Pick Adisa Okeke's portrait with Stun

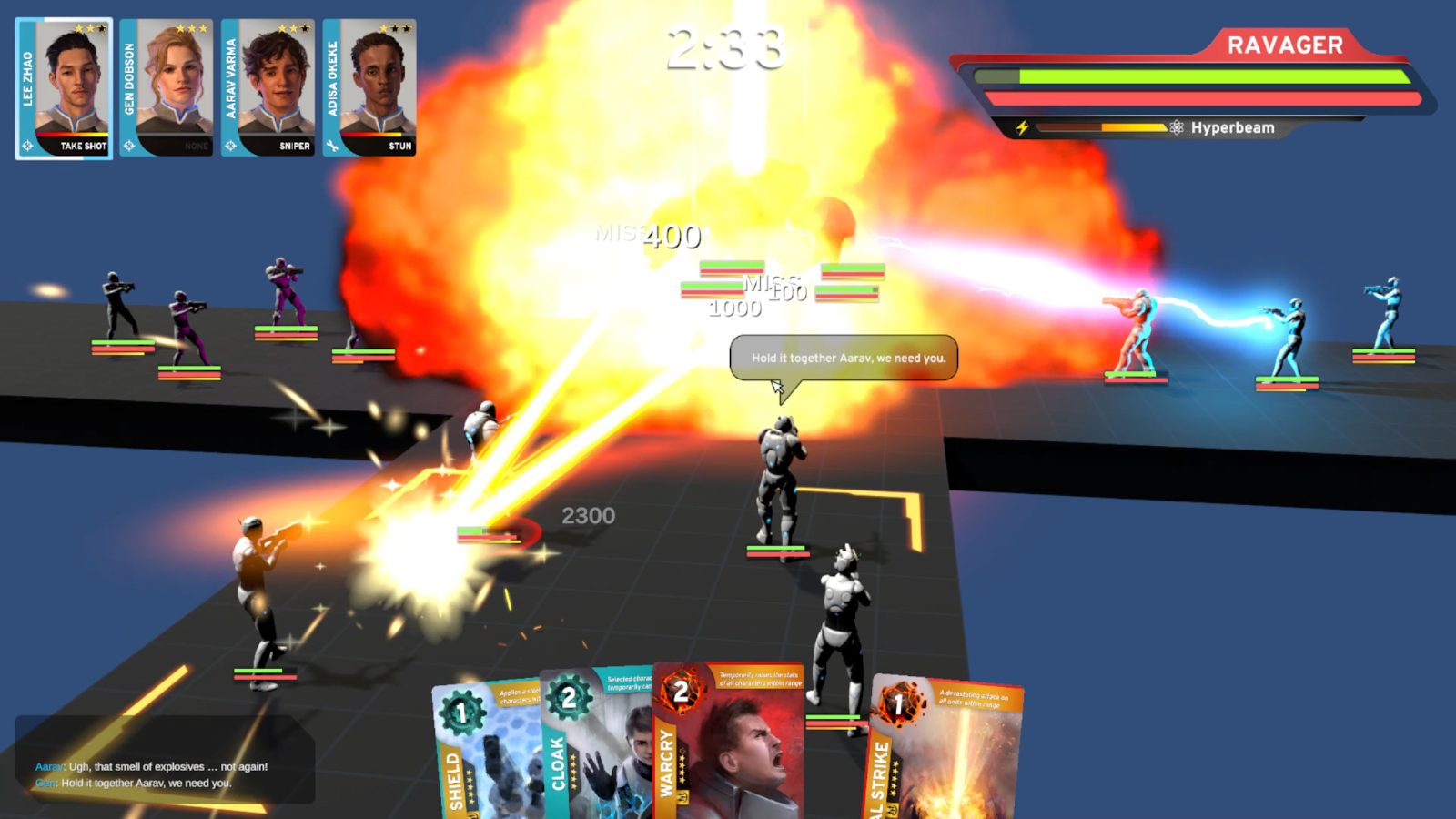tap(369, 88)
